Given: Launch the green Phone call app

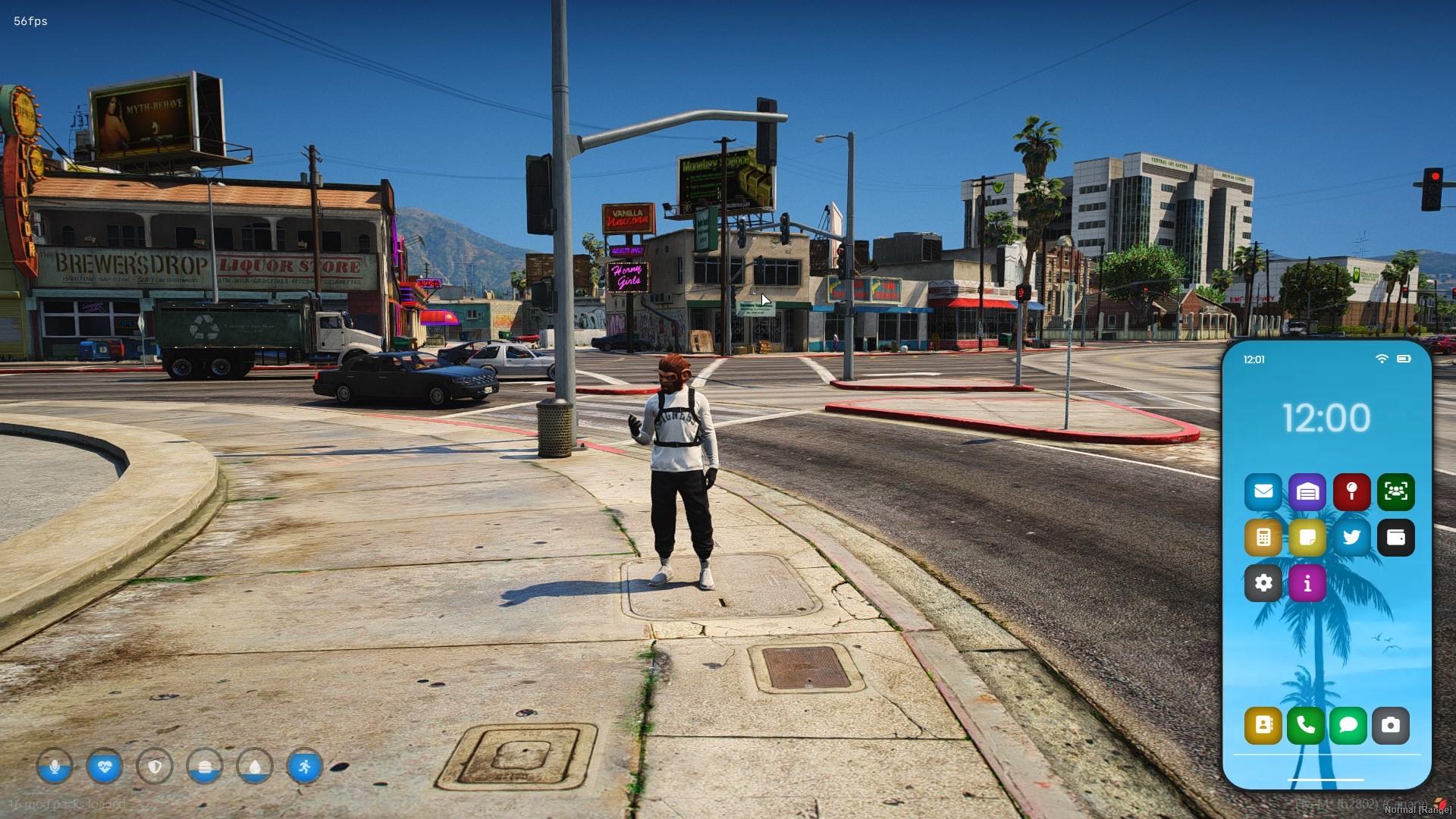Looking at the screenshot, I should pyautogui.click(x=1305, y=726).
